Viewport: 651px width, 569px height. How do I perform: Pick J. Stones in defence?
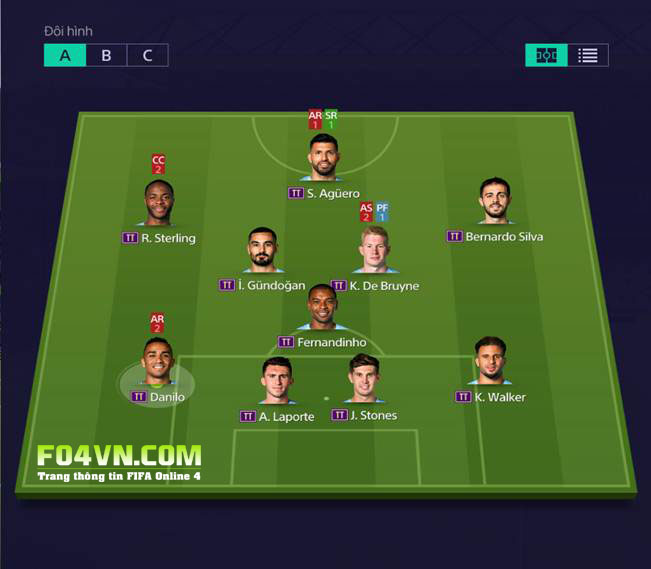(x=363, y=379)
